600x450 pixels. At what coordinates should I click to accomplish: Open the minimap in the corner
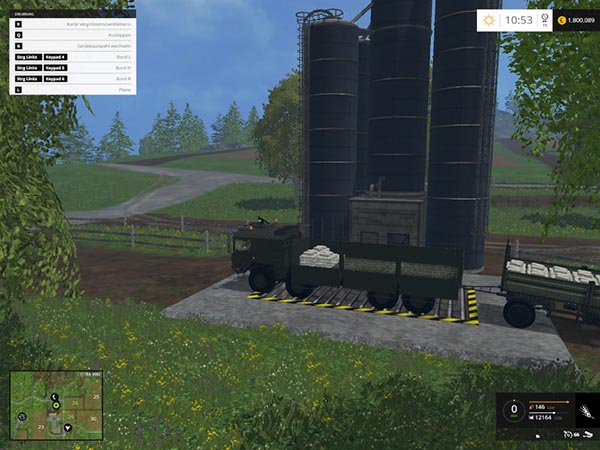(x=56, y=405)
